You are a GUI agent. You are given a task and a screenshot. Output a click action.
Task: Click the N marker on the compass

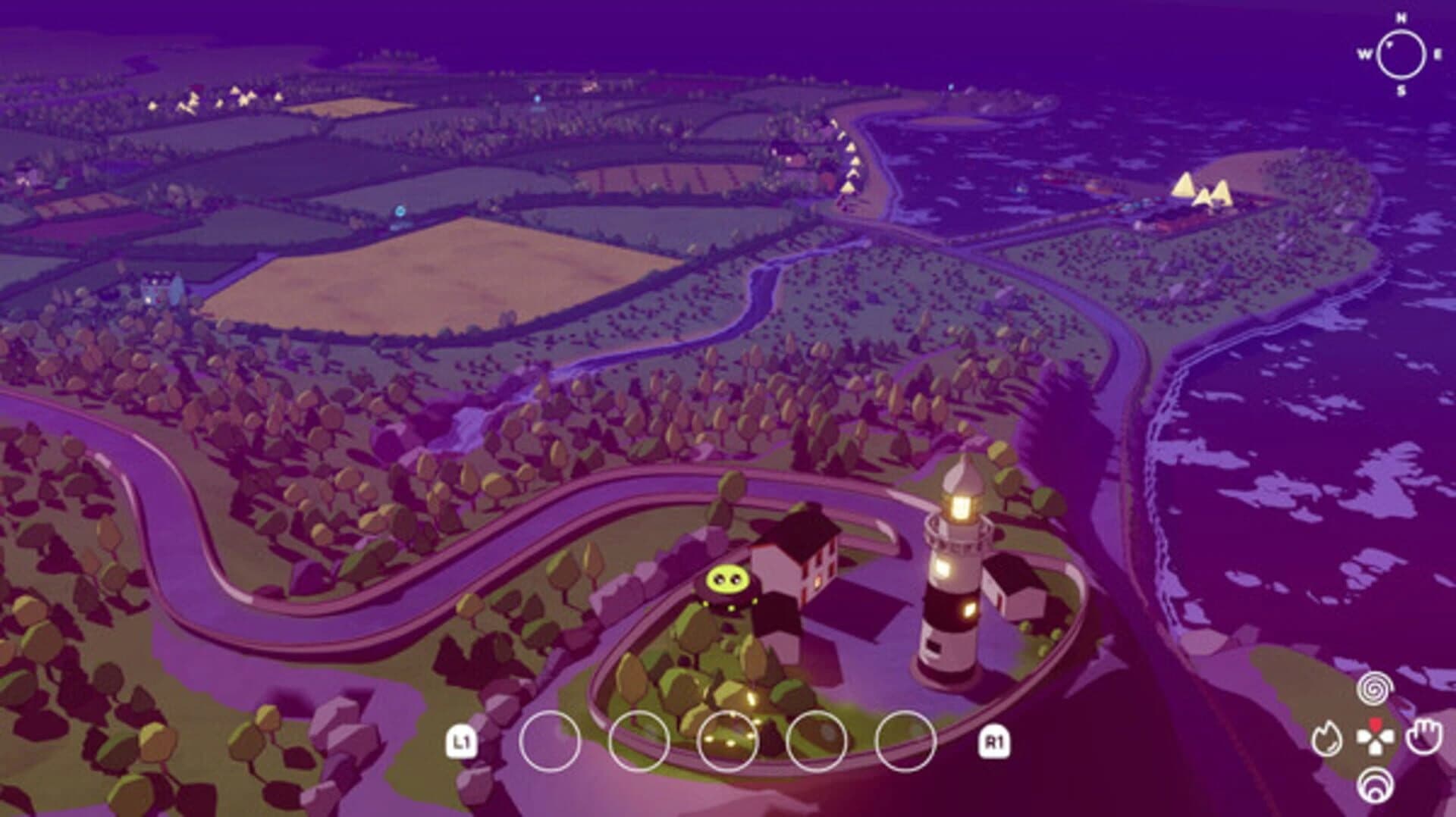pyautogui.click(x=1401, y=17)
